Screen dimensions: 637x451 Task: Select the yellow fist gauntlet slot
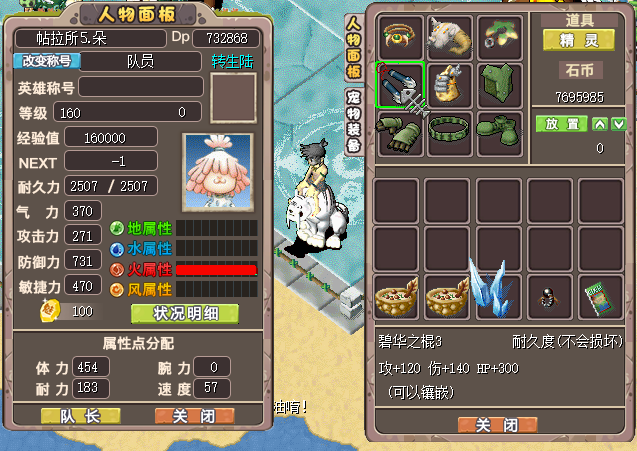450,85
